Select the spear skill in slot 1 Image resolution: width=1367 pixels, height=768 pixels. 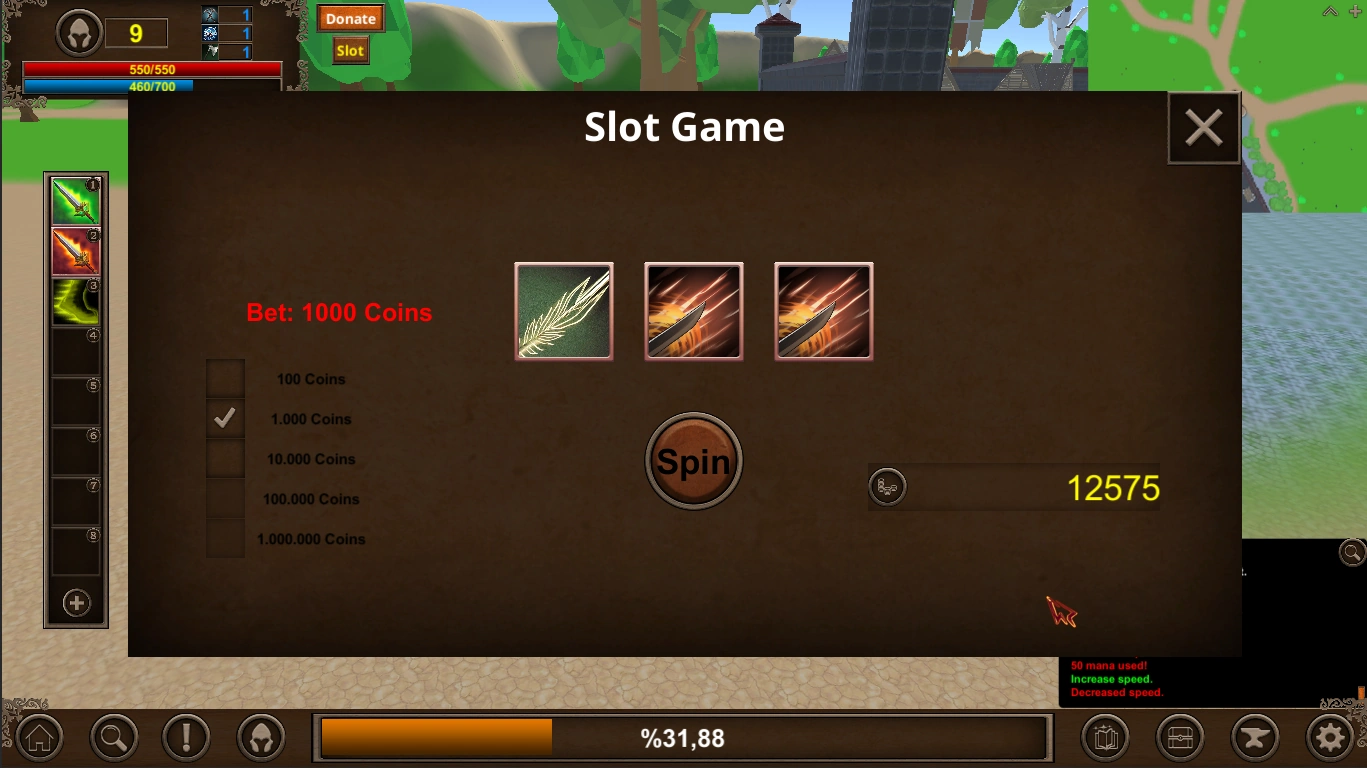(75, 199)
